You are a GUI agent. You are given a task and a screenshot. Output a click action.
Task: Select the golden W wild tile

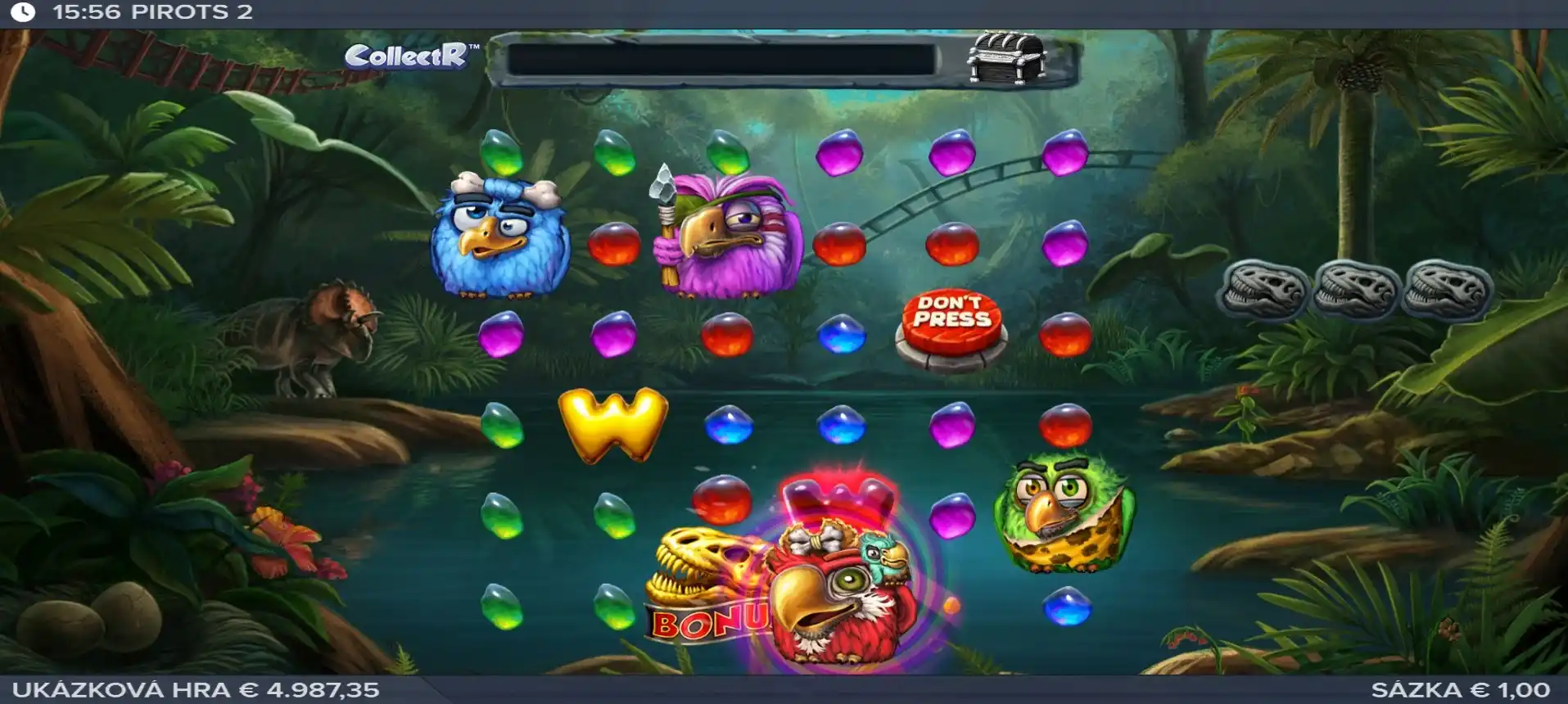point(613,424)
